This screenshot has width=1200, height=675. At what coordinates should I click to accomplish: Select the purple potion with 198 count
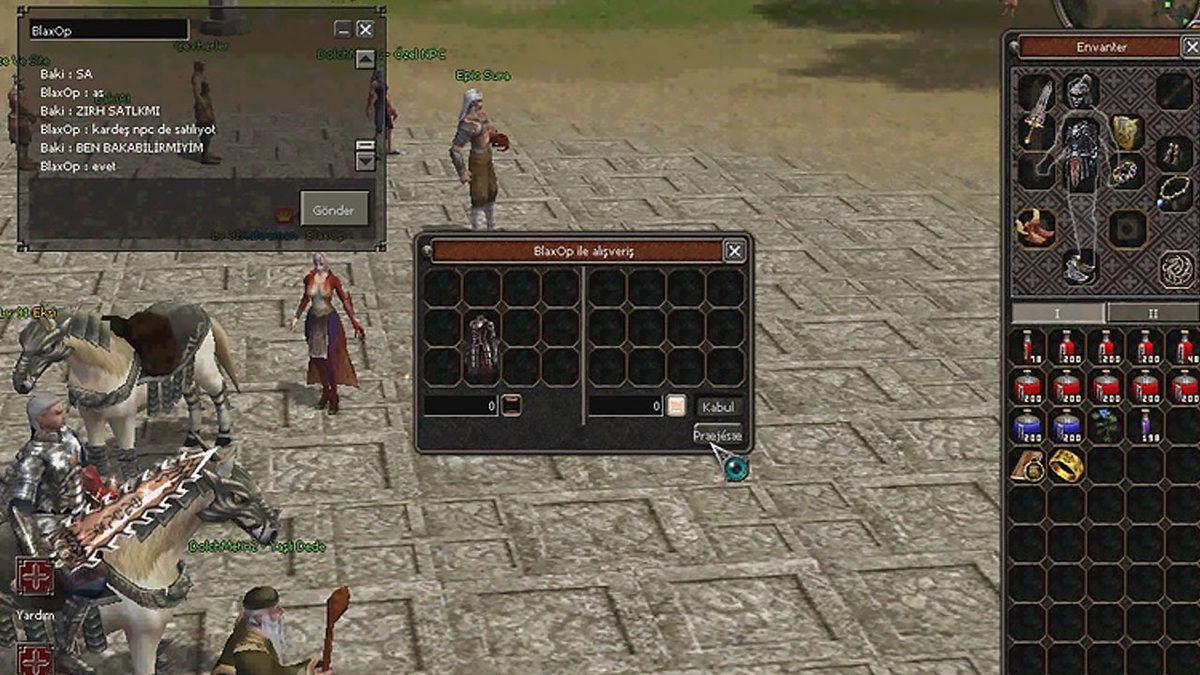tap(1144, 426)
